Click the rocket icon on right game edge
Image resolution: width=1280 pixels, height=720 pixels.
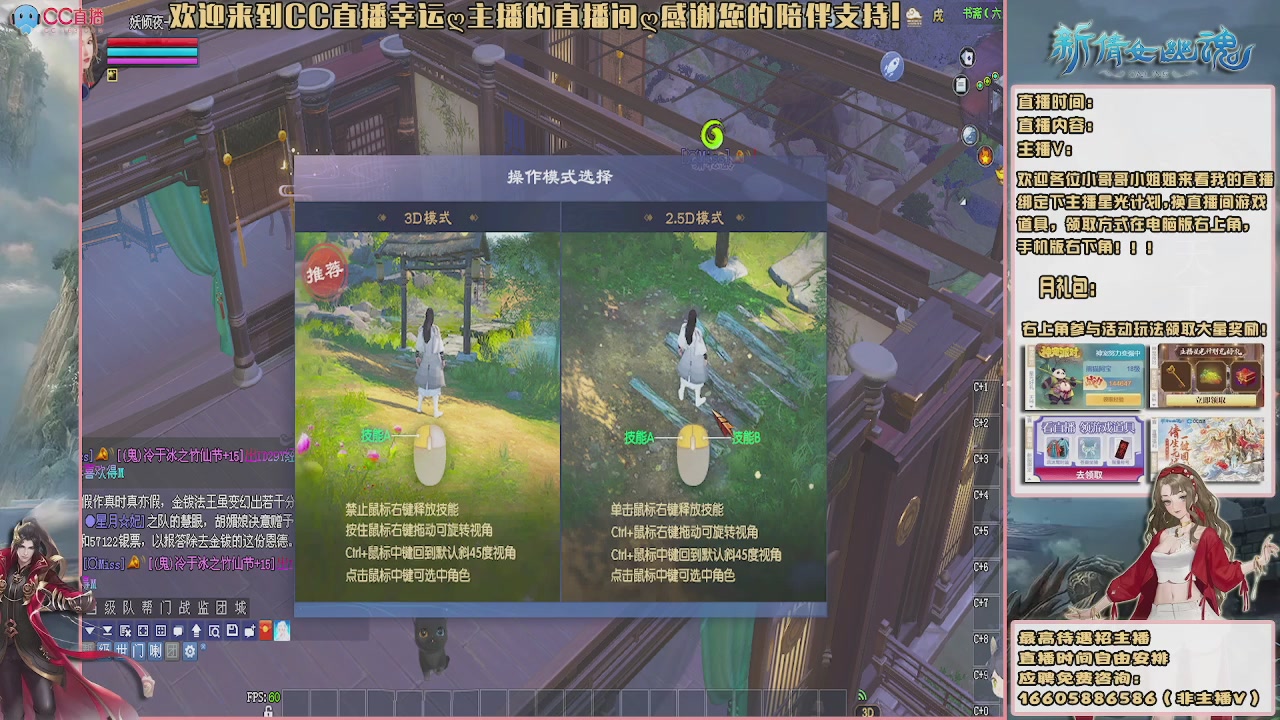click(x=892, y=66)
